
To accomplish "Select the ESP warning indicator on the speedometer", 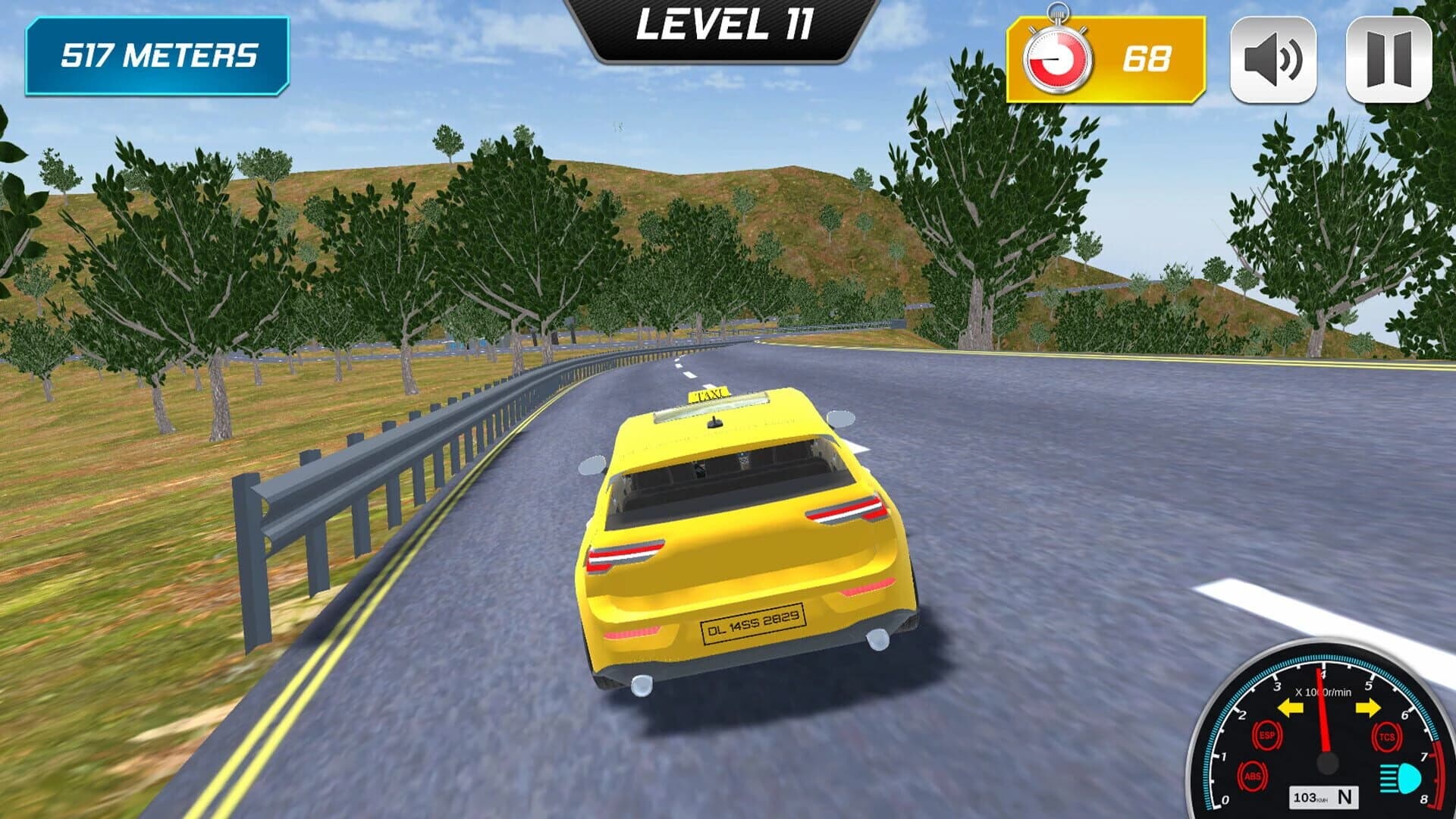I will coord(1268,735).
